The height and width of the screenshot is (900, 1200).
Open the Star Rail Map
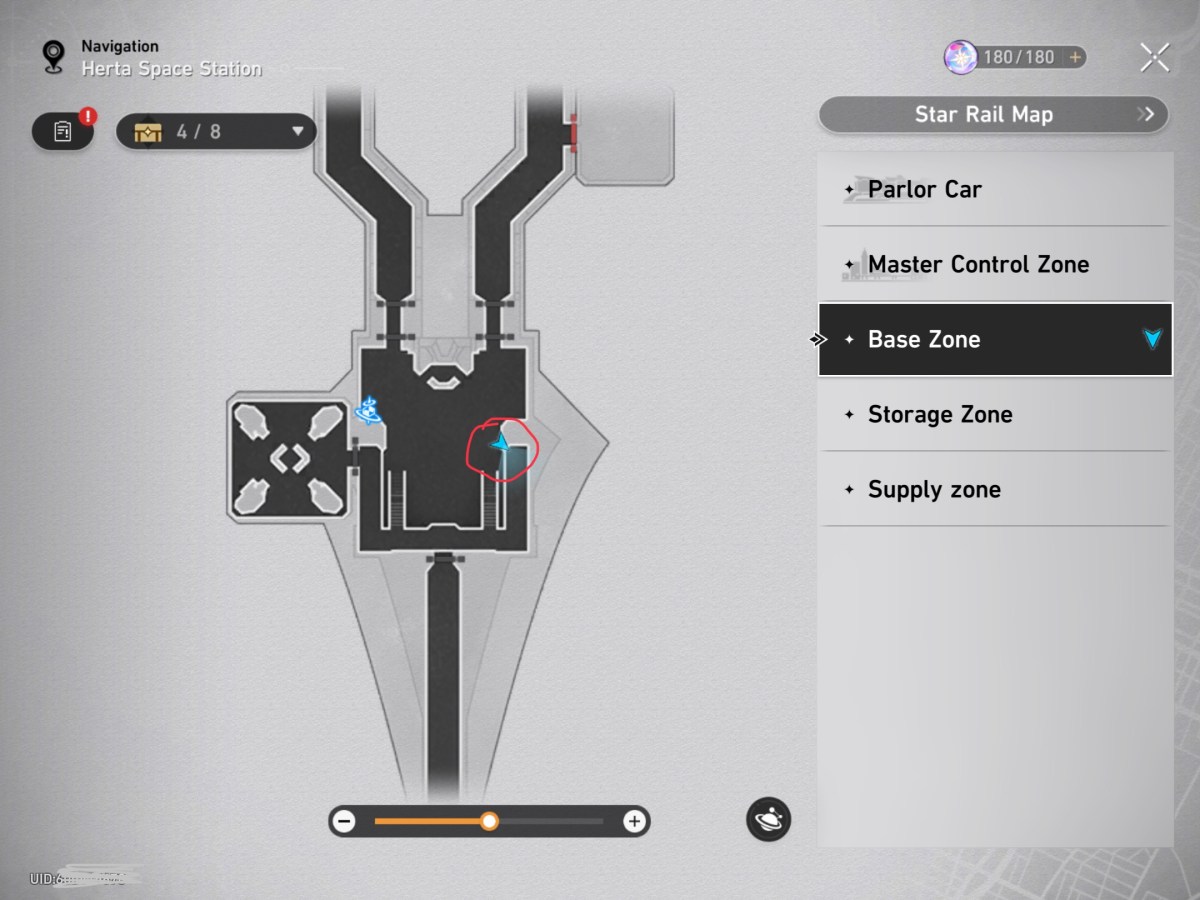[x=993, y=114]
